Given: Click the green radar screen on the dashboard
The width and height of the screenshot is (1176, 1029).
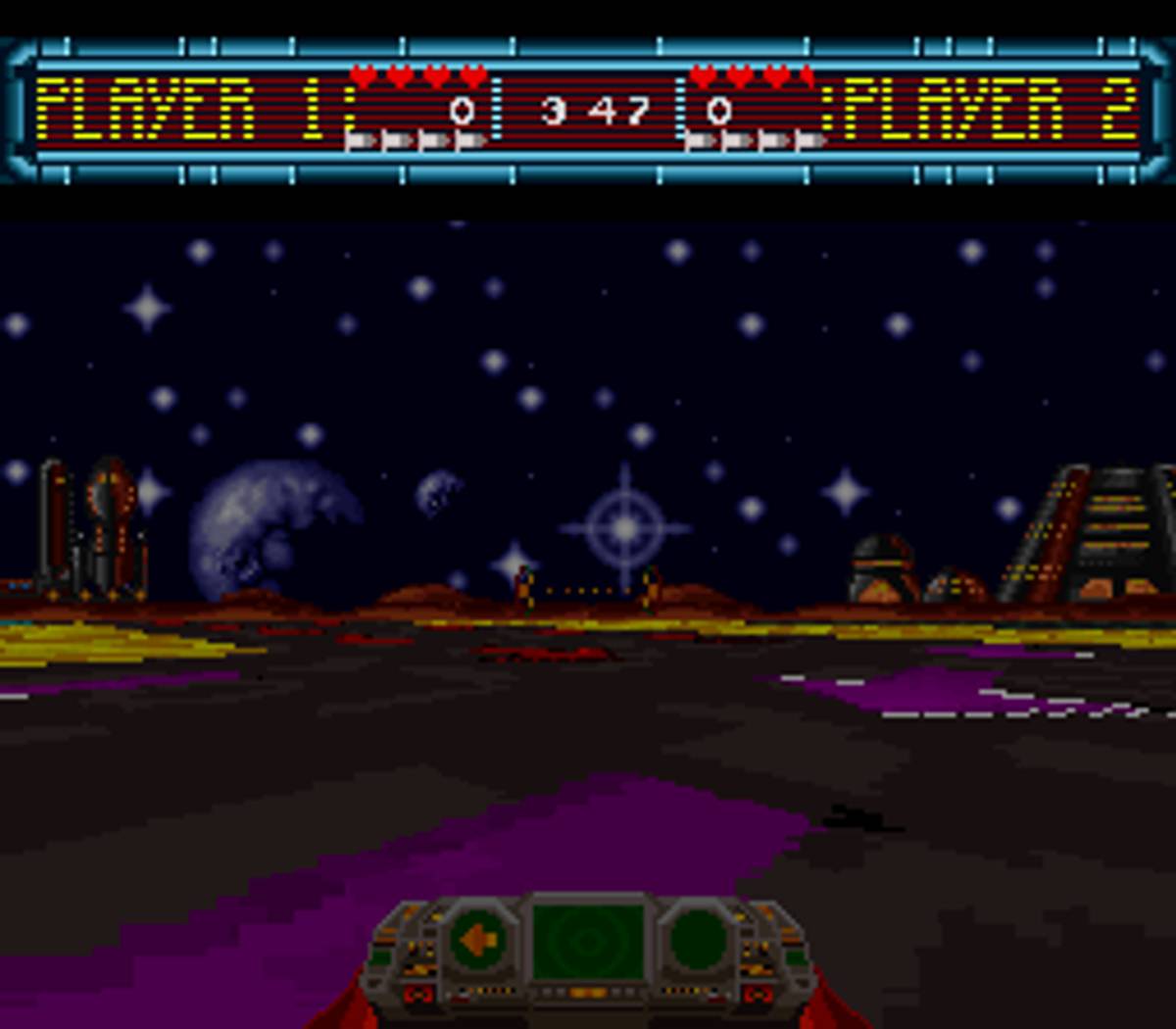Looking at the screenshot, I should tap(588, 941).
